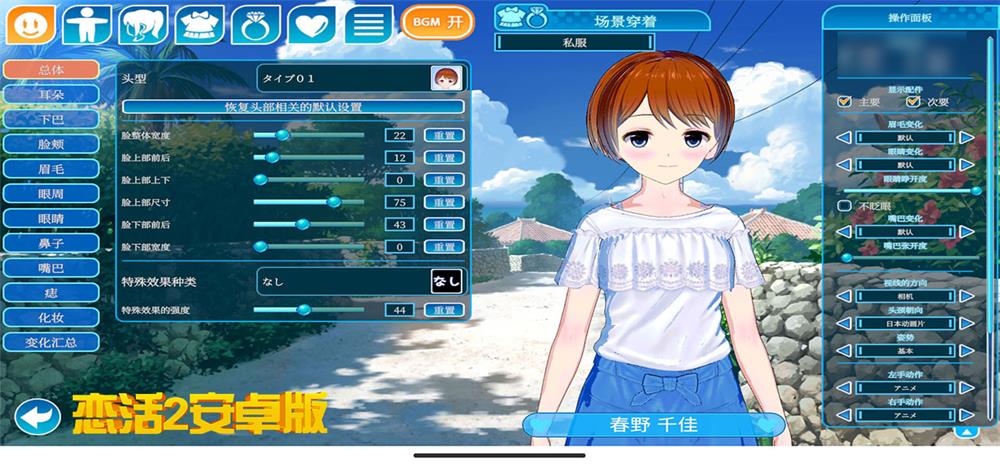Open the heart icon category

click(x=312, y=24)
